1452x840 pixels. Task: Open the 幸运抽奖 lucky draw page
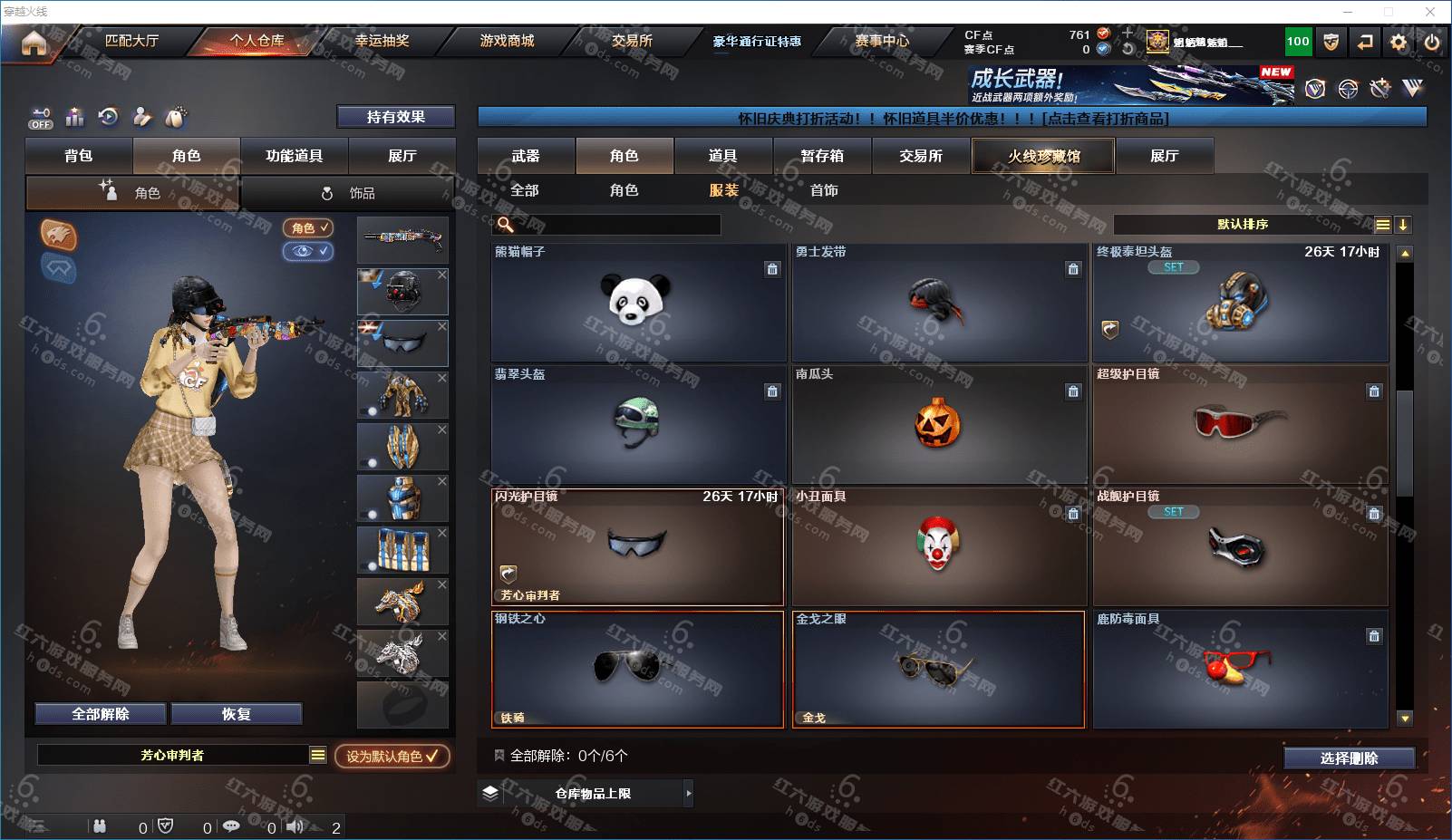pos(382,41)
